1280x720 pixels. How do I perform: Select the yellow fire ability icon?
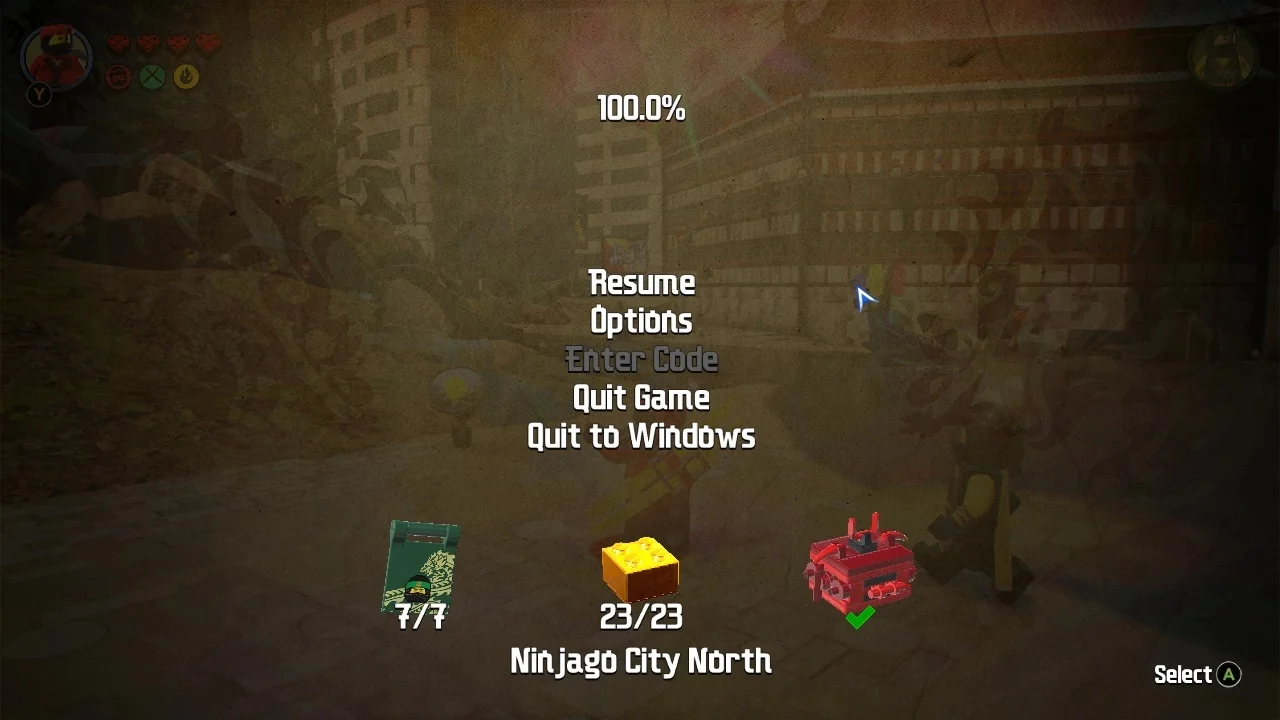[185, 77]
